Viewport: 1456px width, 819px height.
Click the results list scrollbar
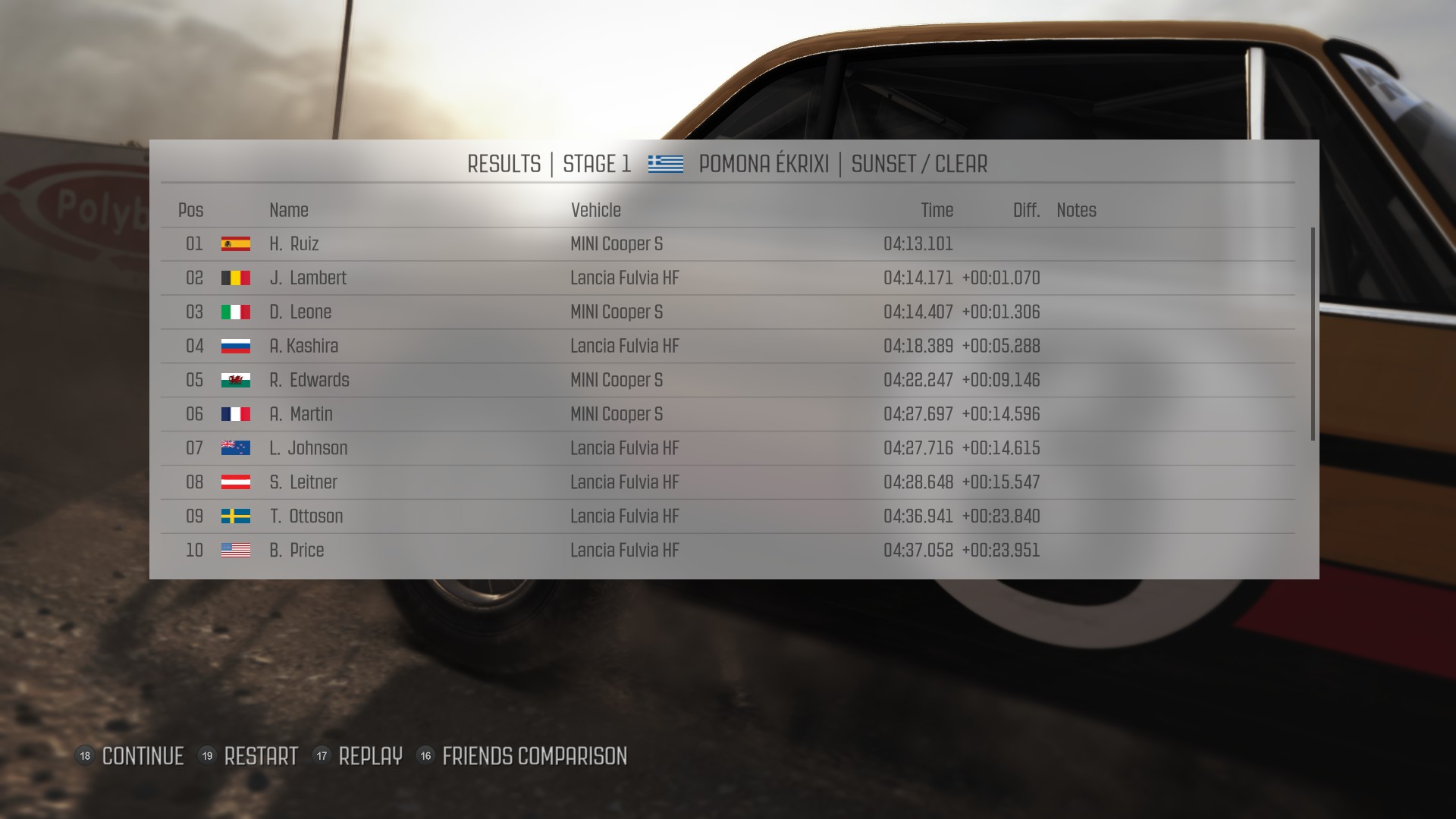coord(1313,334)
